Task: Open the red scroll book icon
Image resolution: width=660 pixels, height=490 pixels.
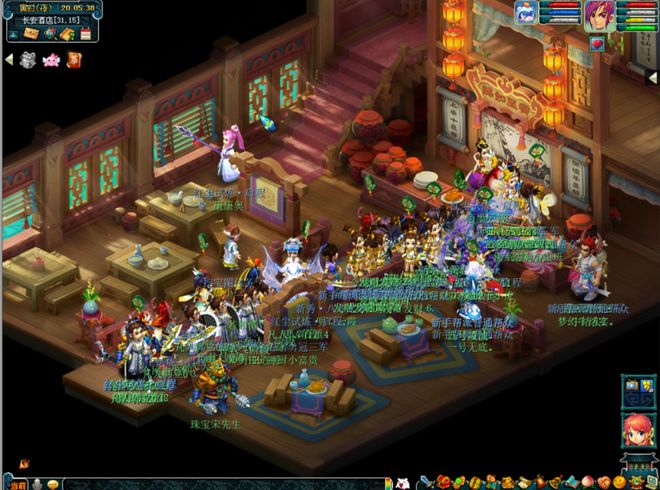Action: point(74,60)
